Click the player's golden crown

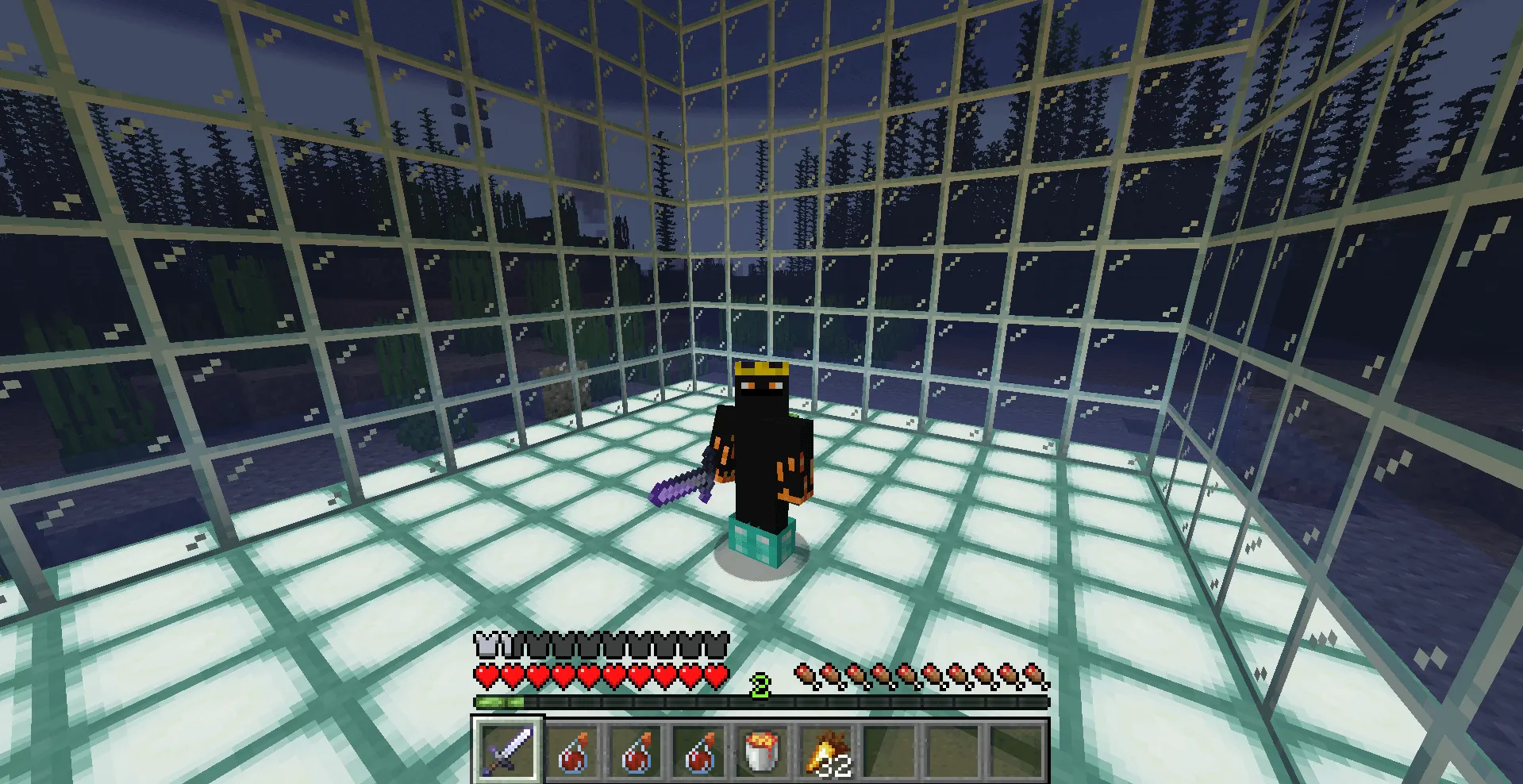pos(763,367)
